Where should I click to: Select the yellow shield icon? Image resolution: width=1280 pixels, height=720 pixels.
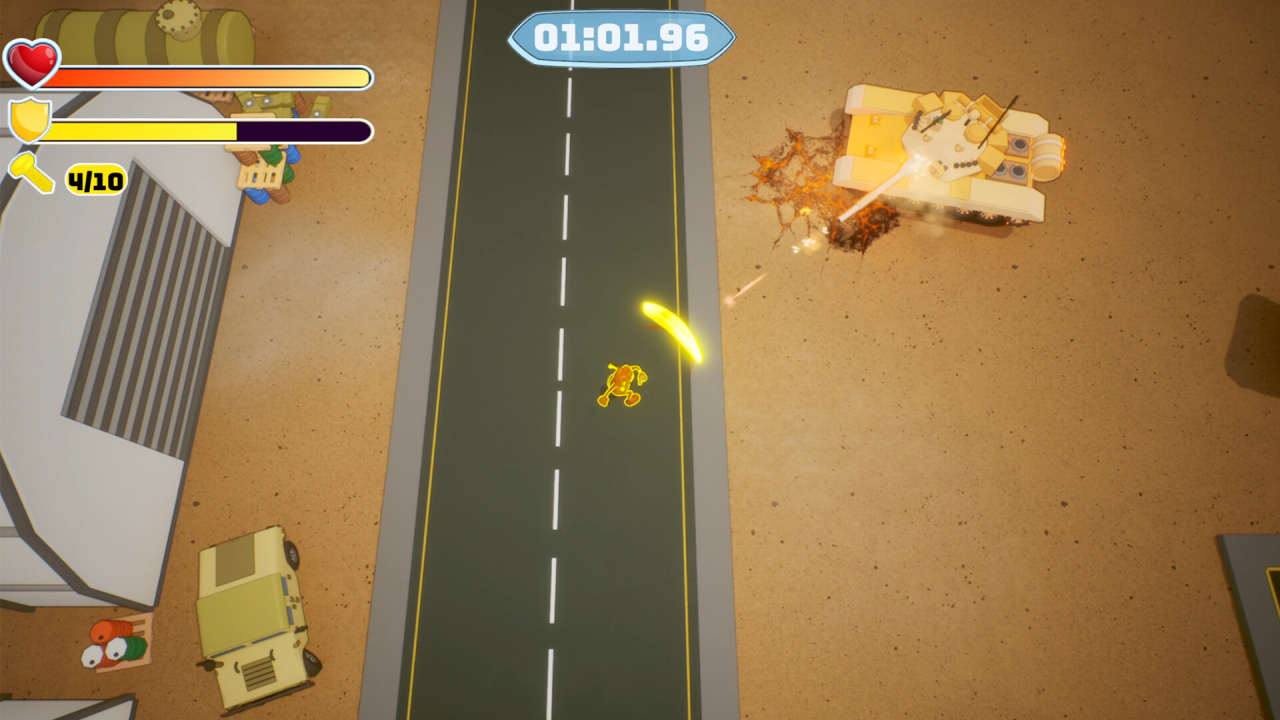point(29,120)
